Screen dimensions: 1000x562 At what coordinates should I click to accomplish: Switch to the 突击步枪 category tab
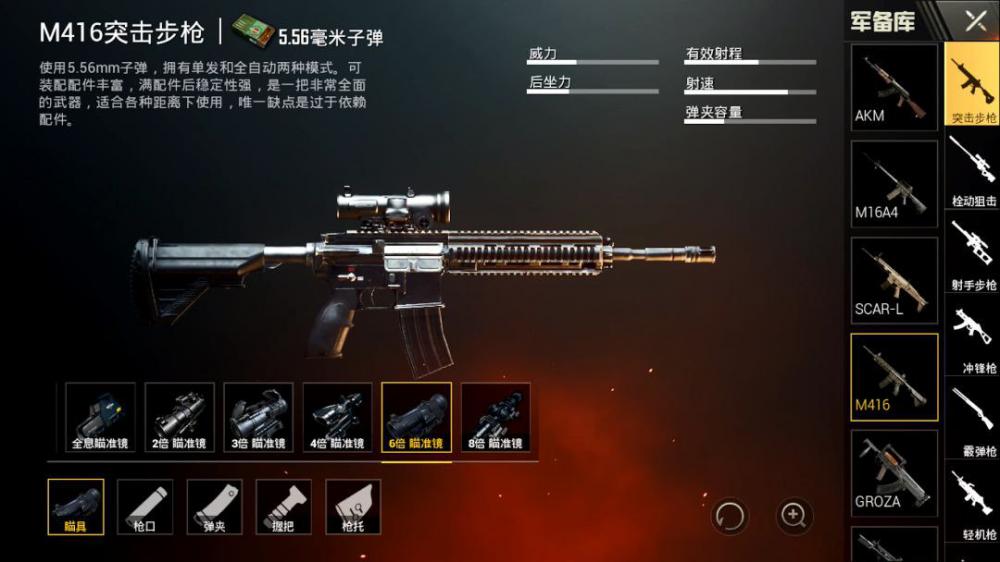pyautogui.click(x=973, y=86)
